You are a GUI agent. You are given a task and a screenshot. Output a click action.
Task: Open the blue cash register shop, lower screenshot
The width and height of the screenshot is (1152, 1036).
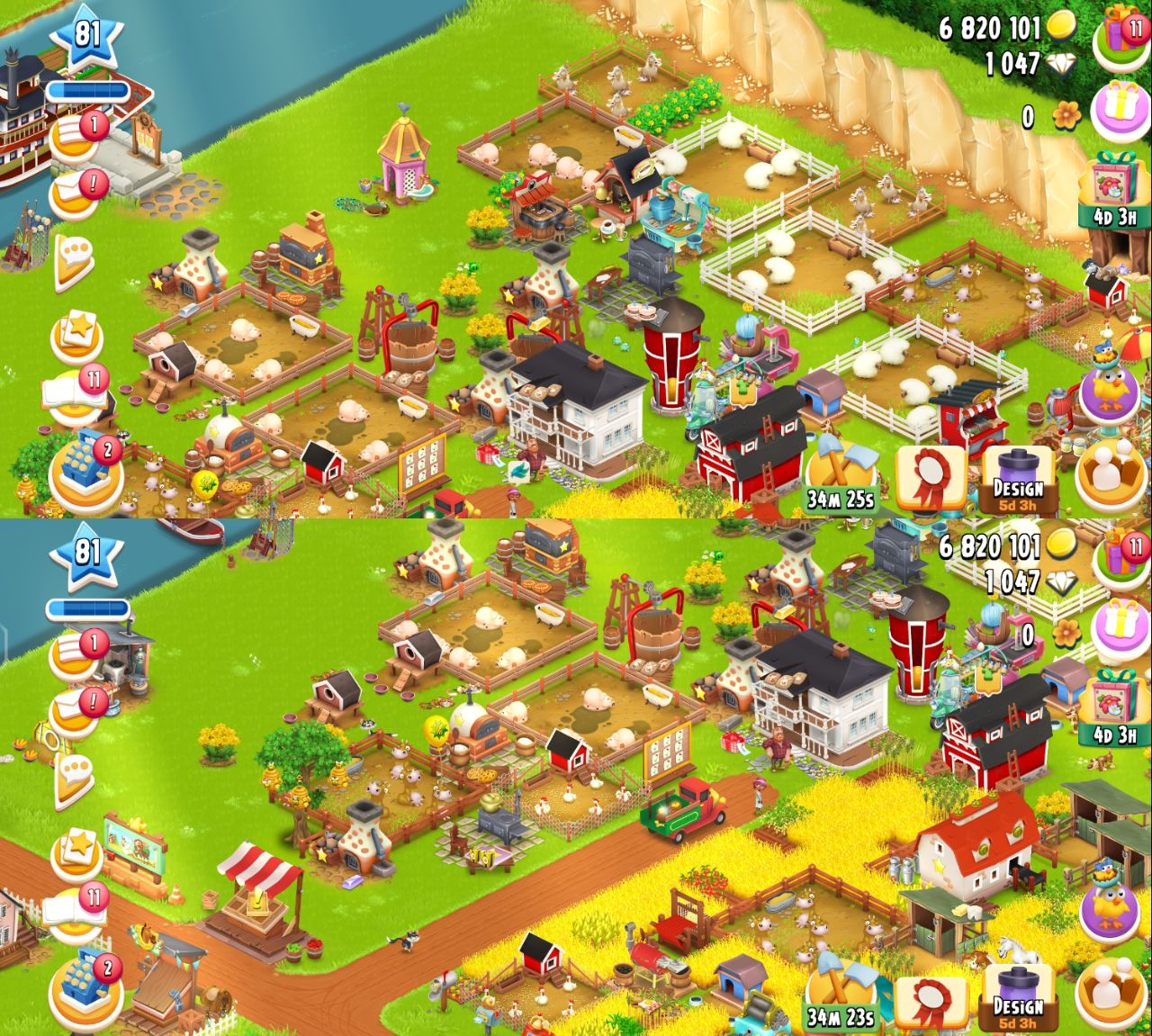tap(86, 987)
